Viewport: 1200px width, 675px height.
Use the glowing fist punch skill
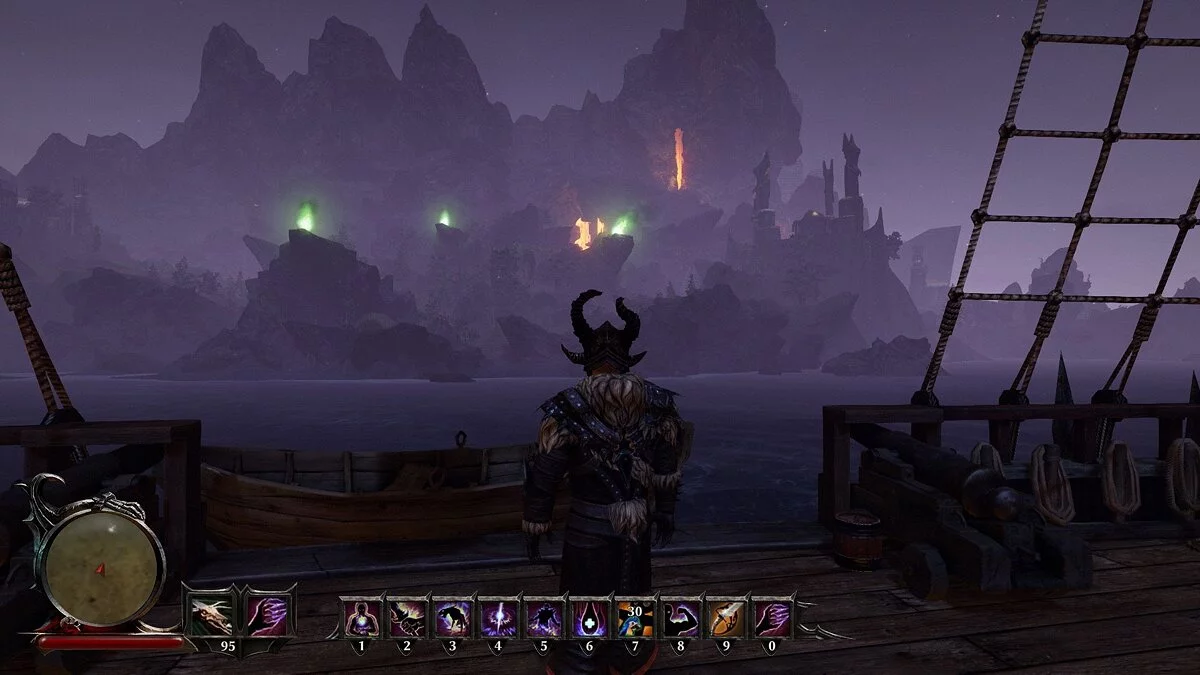[407, 619]
